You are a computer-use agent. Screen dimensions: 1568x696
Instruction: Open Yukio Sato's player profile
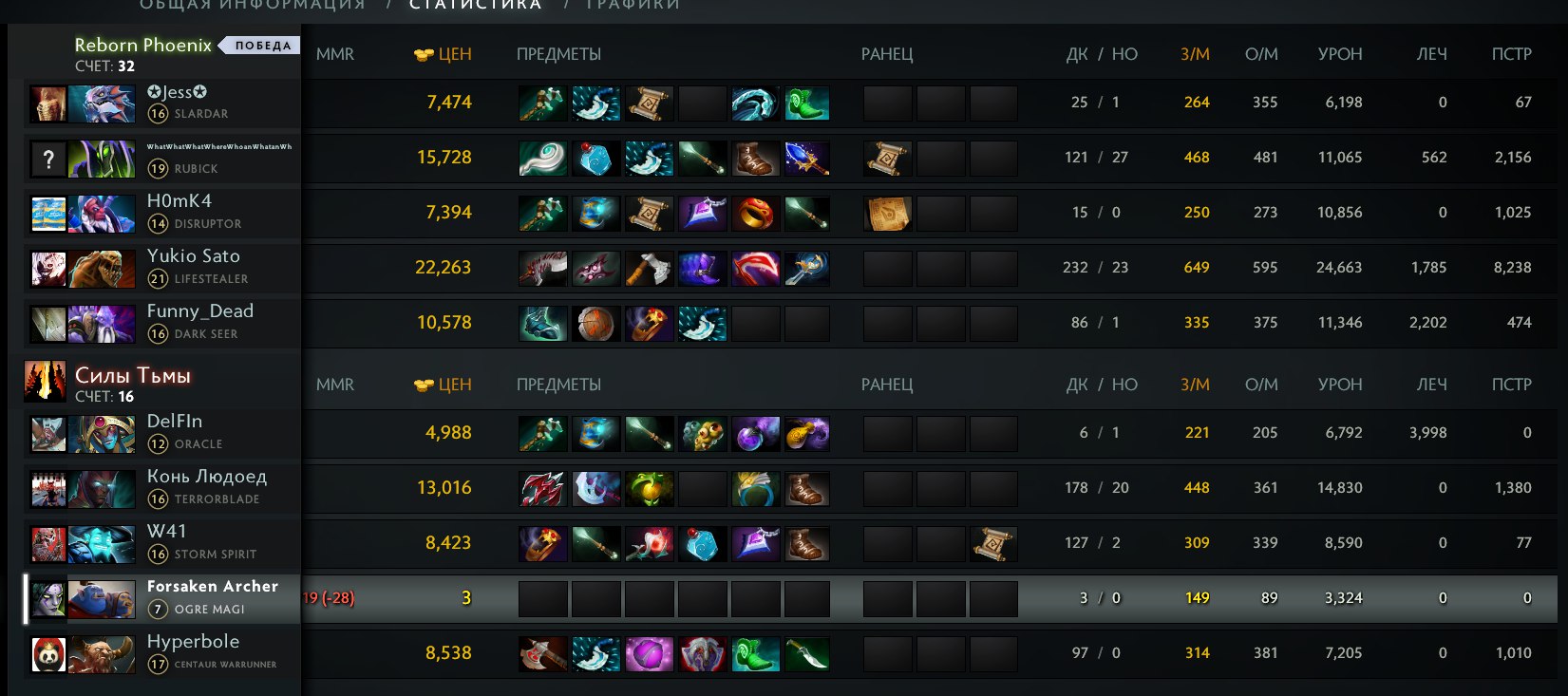click(194, 256)
